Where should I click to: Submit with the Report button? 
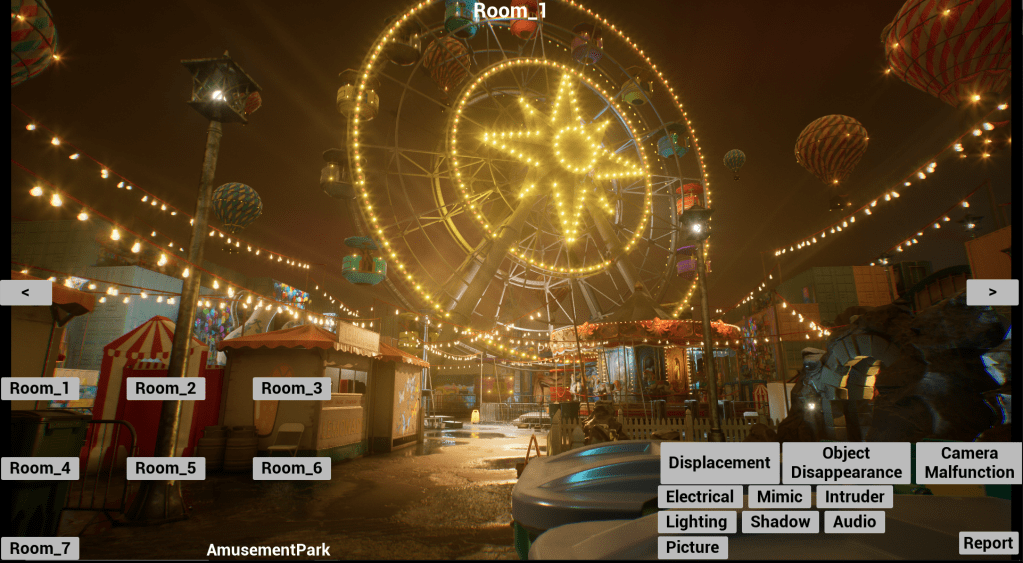pyautogui.click(x=988, y=543)
